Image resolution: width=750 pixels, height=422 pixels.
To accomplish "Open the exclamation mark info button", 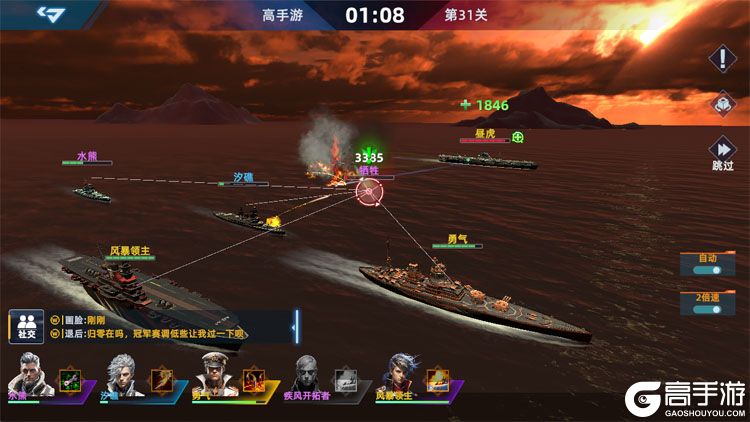I will click(722, 58).
